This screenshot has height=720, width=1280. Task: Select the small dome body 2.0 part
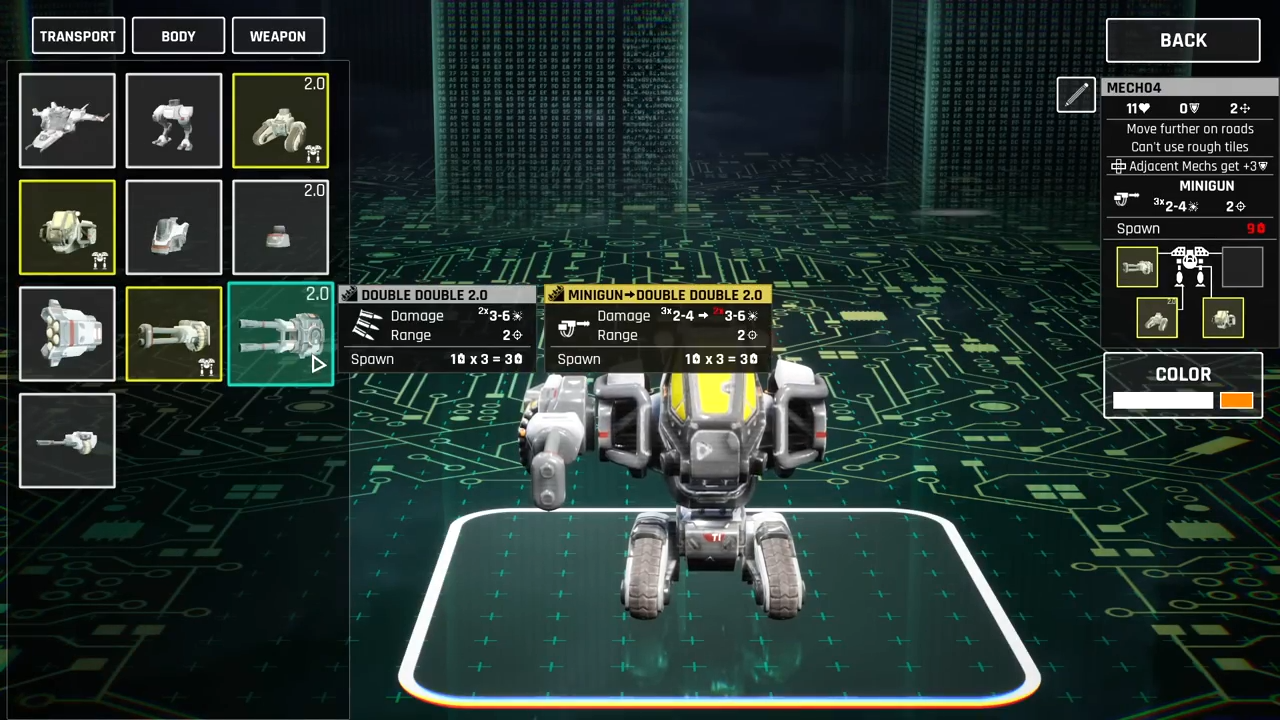click(280, 227)
